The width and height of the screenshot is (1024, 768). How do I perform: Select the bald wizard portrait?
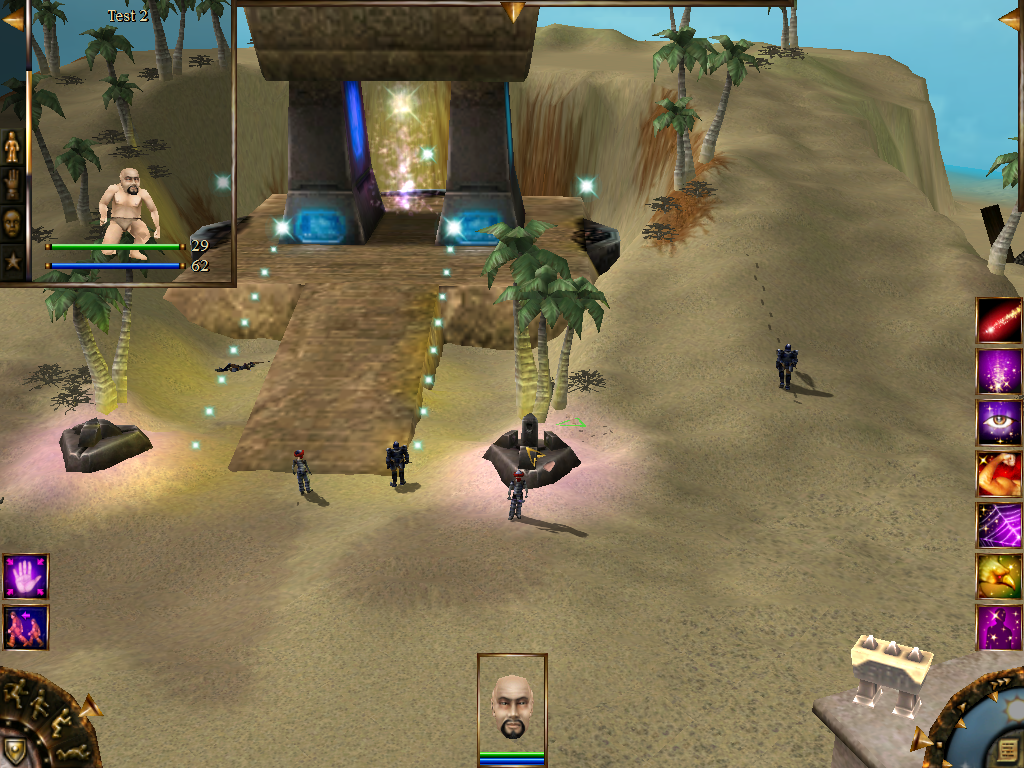[512, 705]
